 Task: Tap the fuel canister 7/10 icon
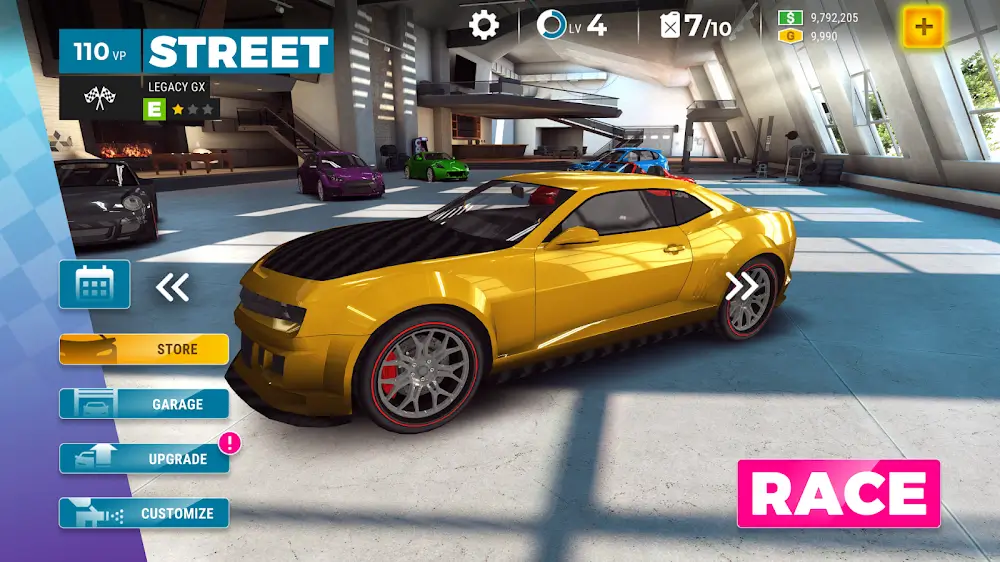pyautogui.click(x=670, y=25)
